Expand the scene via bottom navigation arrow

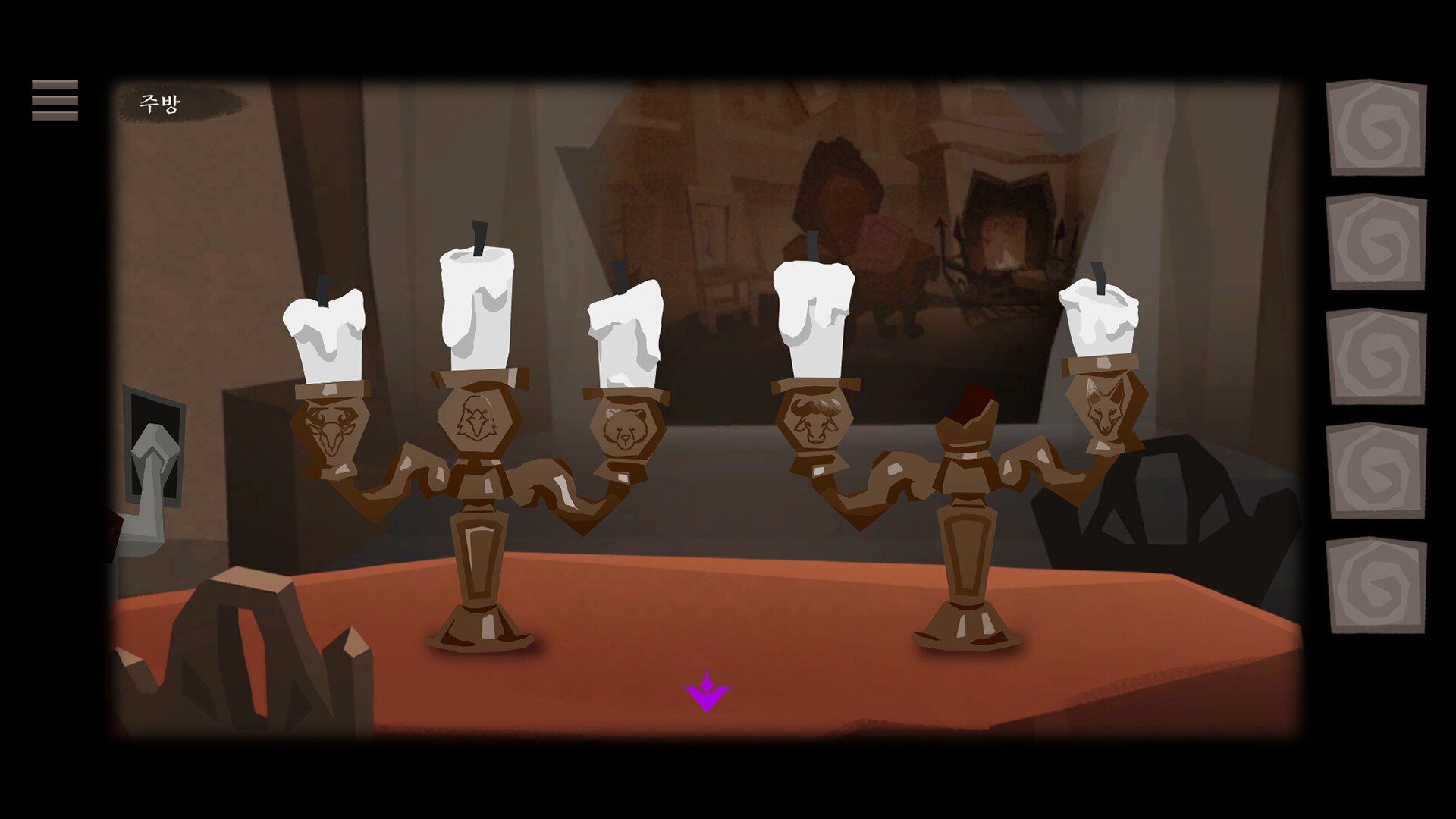708,690
